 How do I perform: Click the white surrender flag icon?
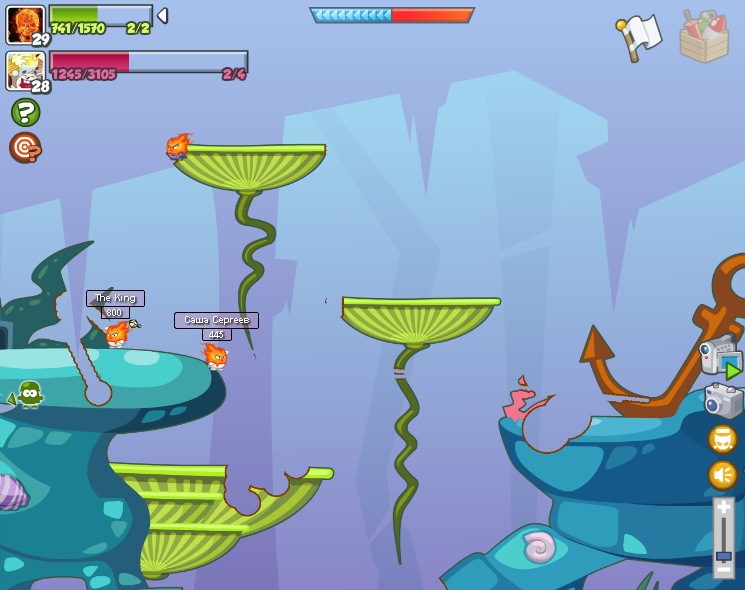pyautogui.click(x=640, y=36)
